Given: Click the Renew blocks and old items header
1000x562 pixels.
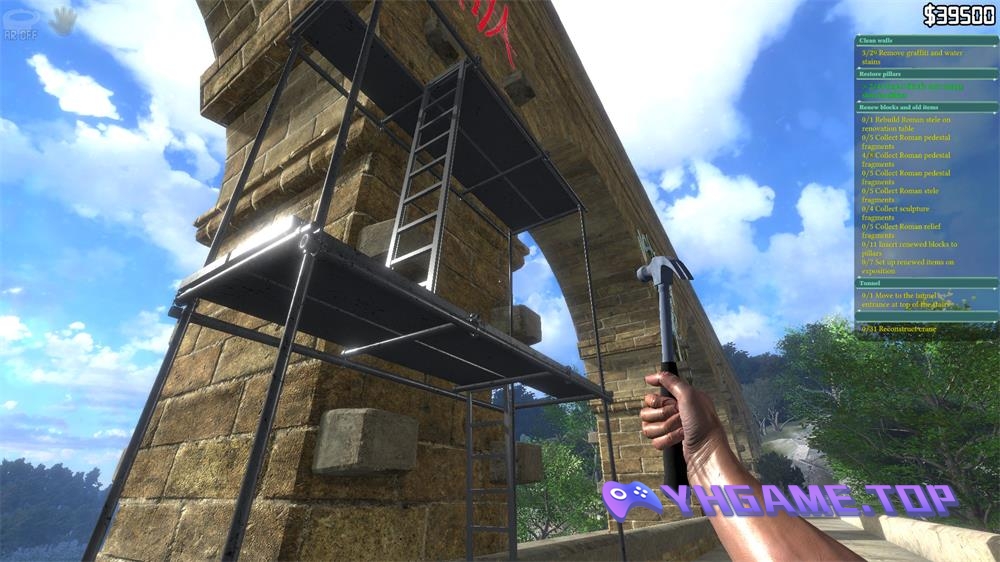Looking at the screenshot, I should click(x=898, y=107).
